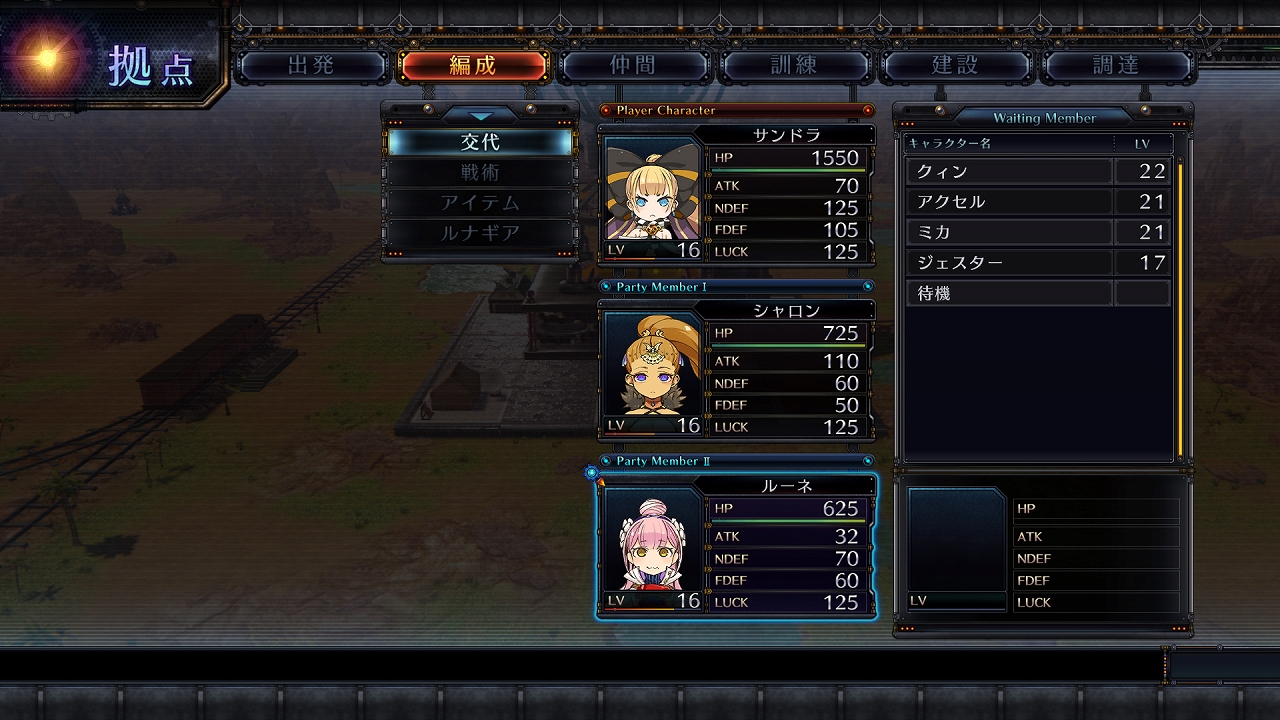The image size is (1280, 720).
Task: Open the アイテム menu entry
Action: 480,202
